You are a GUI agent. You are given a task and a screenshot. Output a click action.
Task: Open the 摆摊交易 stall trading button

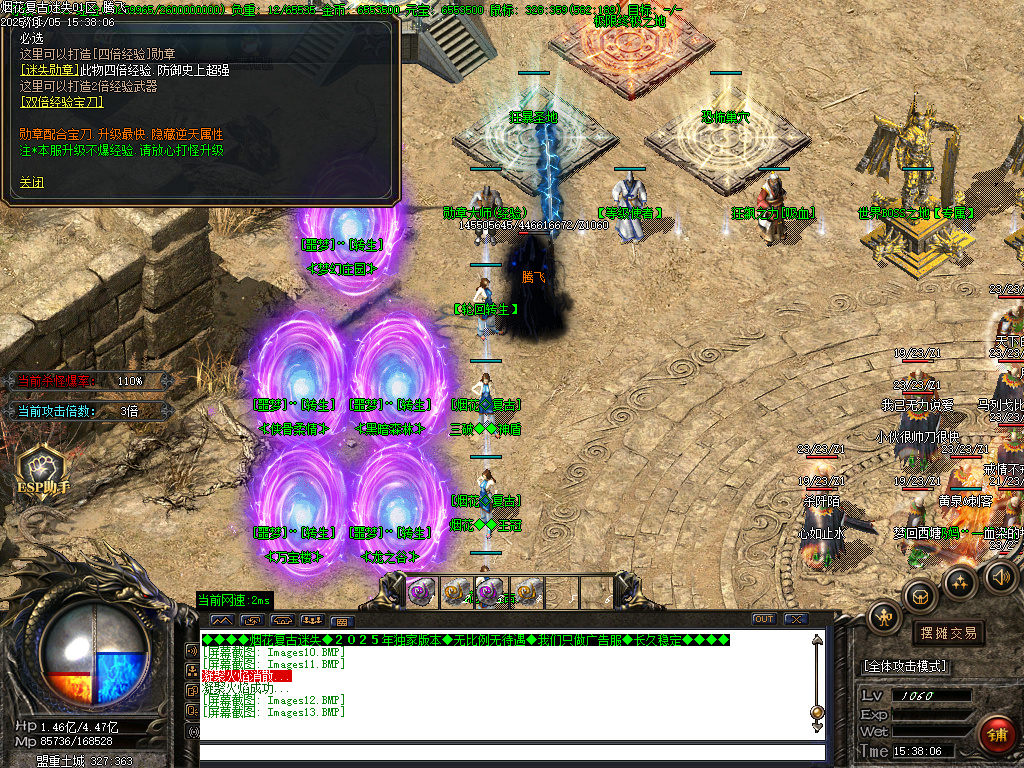948,633
